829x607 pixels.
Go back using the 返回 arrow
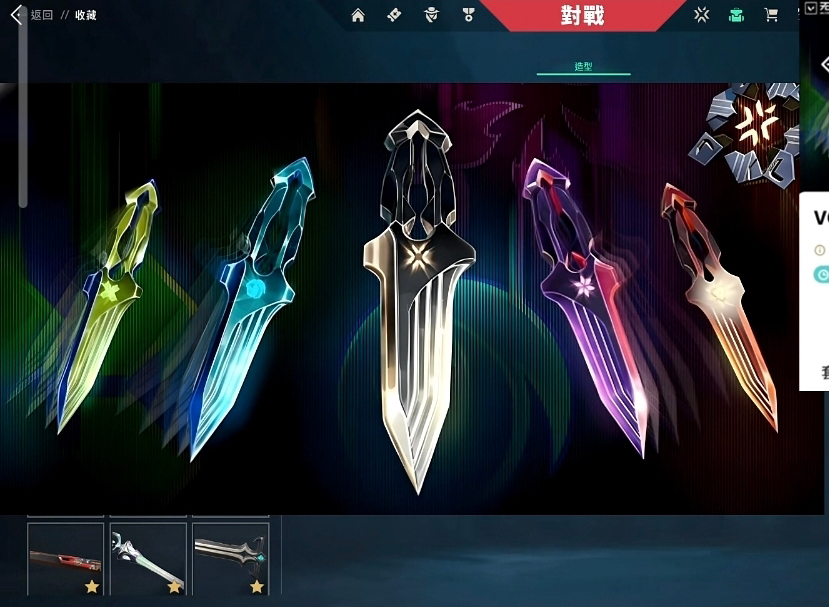coord(17,15)
